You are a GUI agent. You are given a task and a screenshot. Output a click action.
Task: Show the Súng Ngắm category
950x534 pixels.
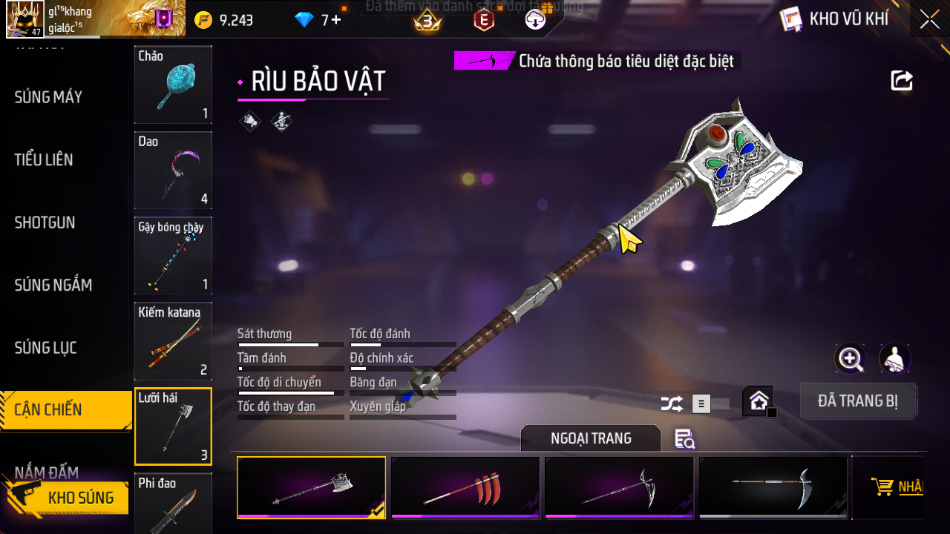pyautogui.click(x=54, y=285)
